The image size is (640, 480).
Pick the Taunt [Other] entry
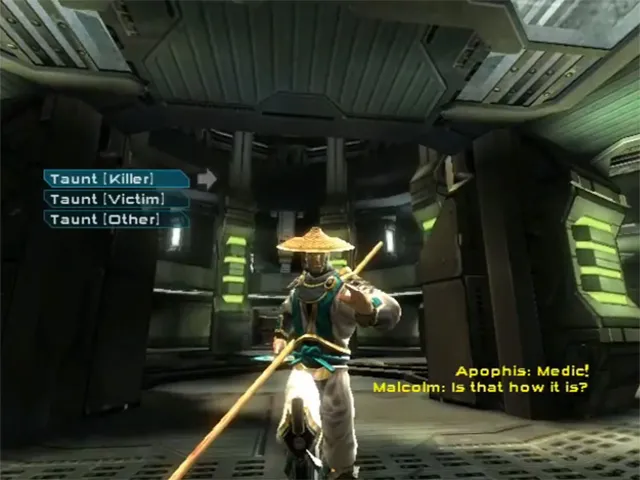[x=115, y=219]
